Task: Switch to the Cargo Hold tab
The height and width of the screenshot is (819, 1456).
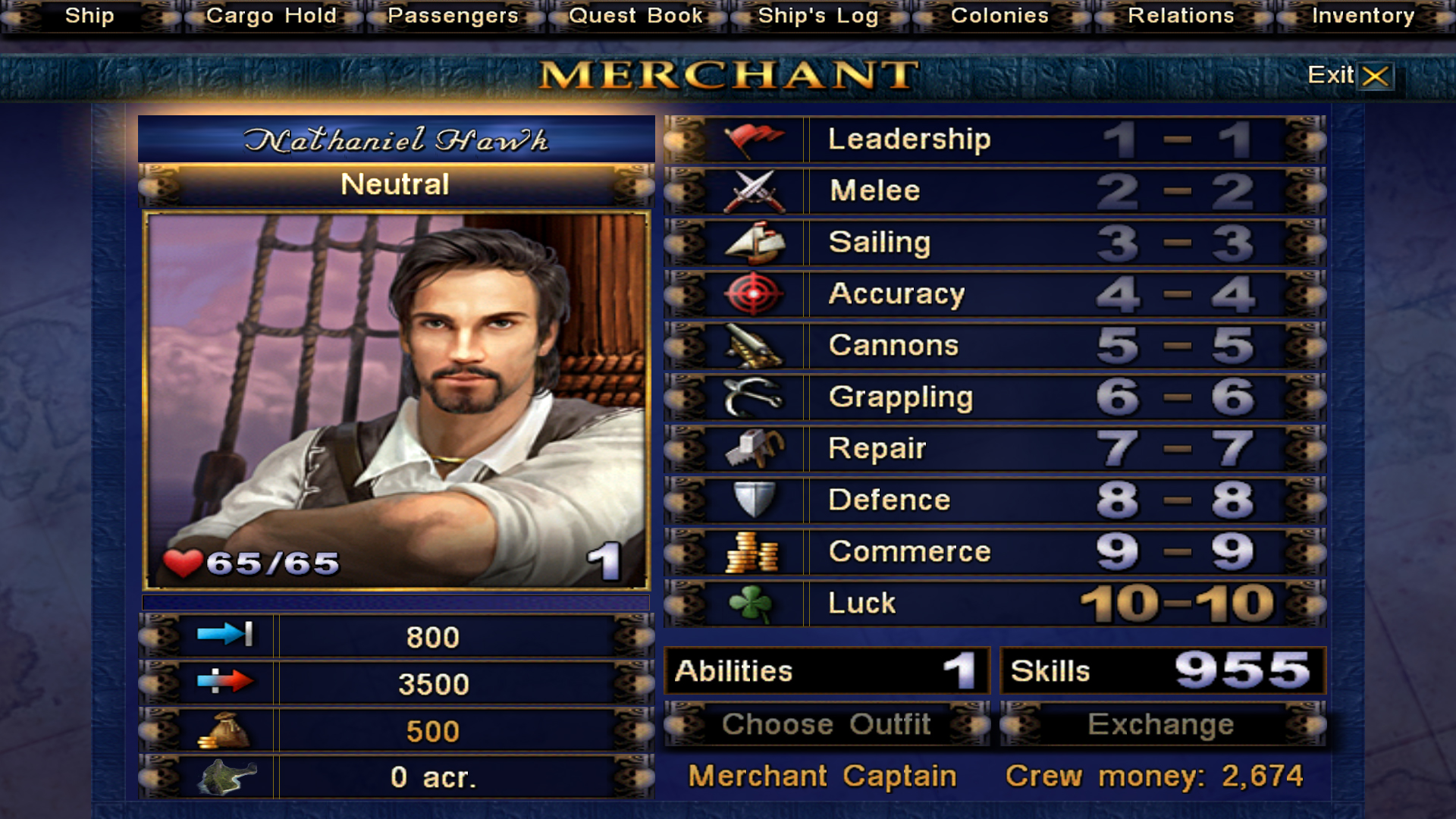Action: (271, 16)
